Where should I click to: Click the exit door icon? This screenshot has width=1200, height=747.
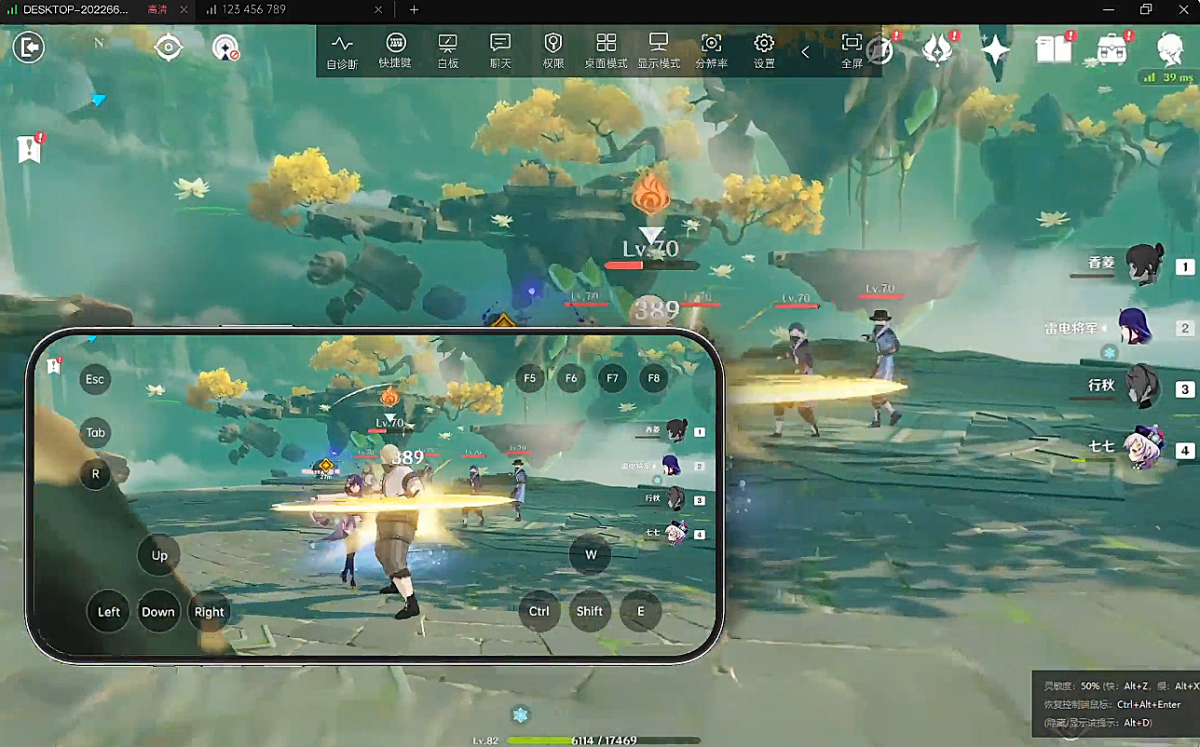(x=29, y=47)
